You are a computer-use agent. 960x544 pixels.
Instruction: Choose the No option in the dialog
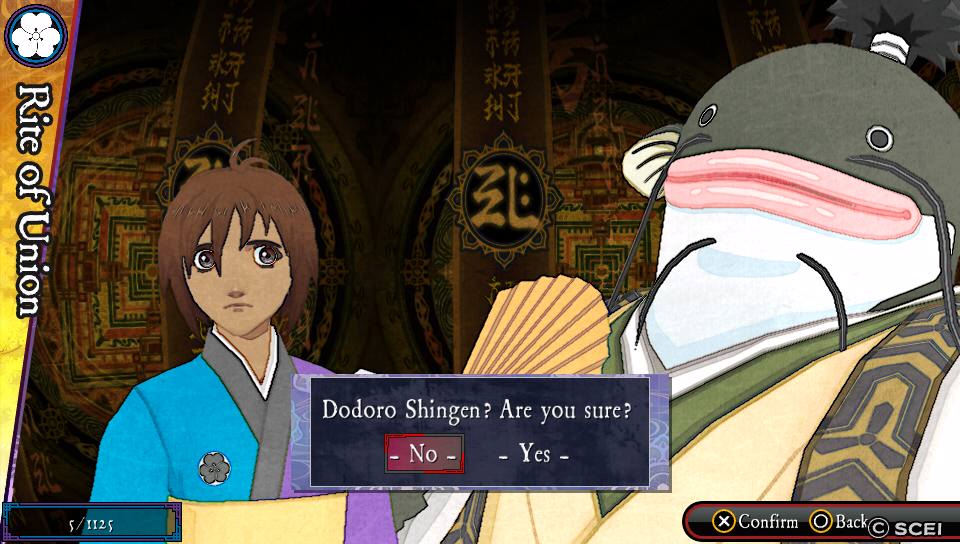(424, 453)
